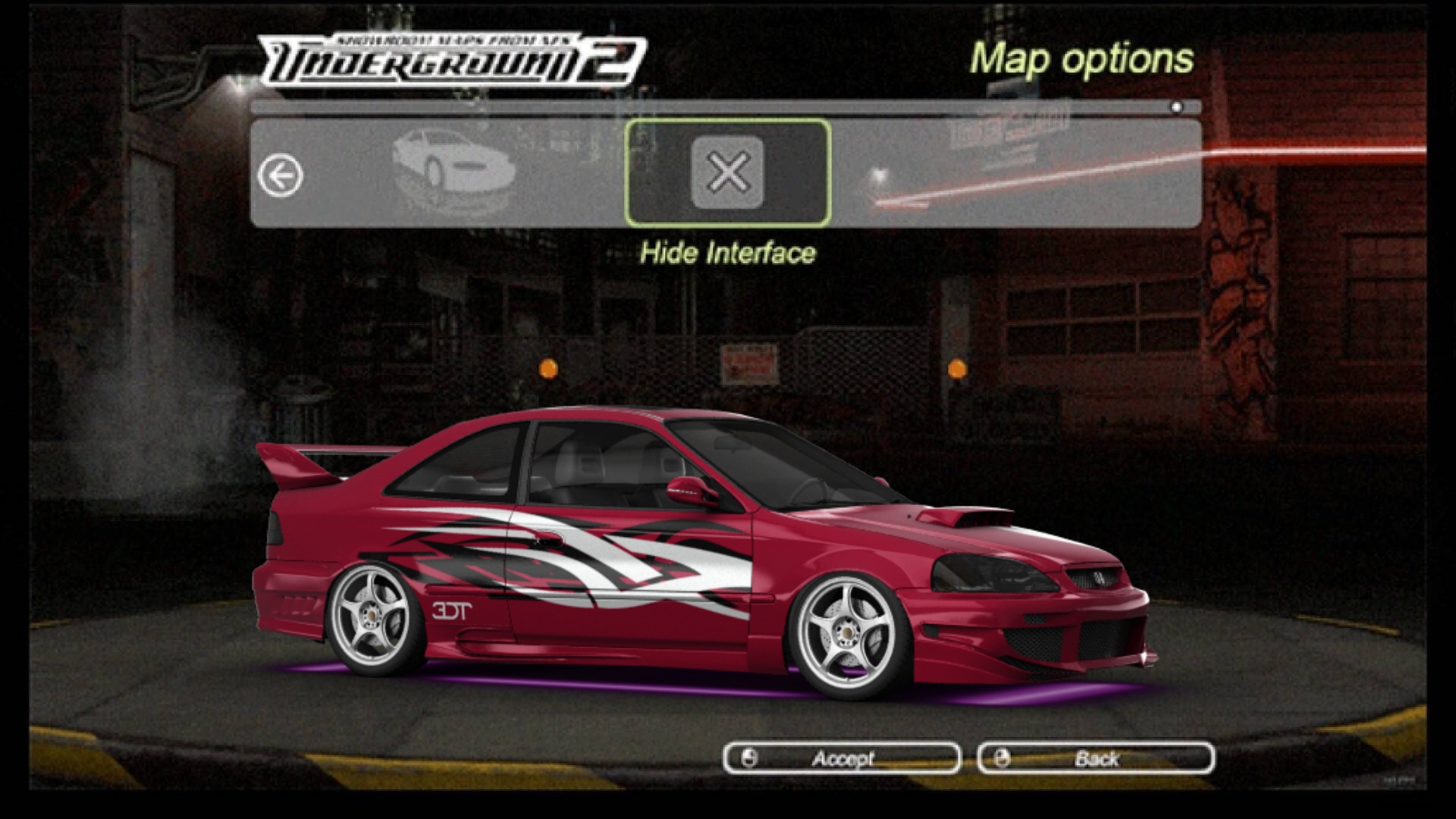Click the Accept button
The width and height of the screenshot is (1456, 819).
842,758
